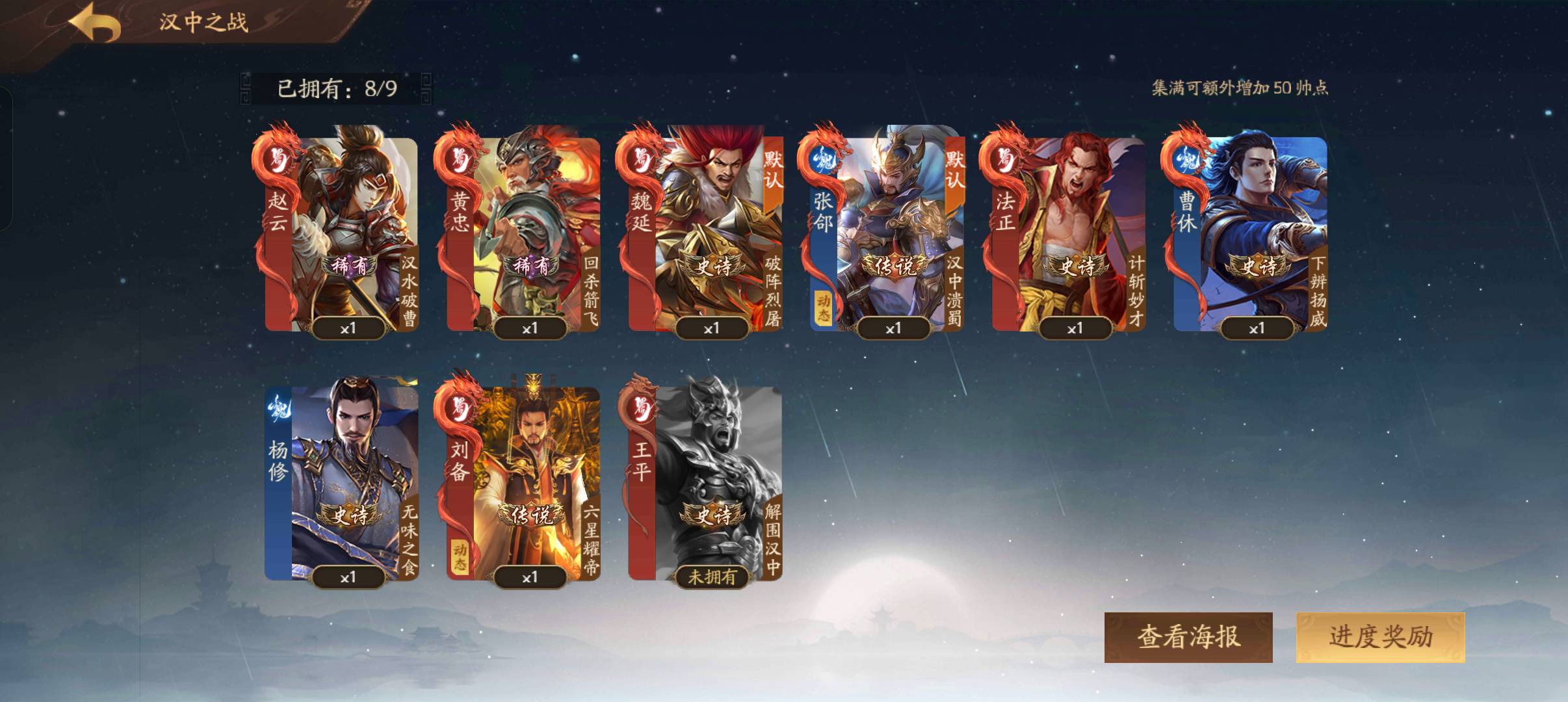
Task: Go back using the return arrow
Action: (x=95, y=24)
